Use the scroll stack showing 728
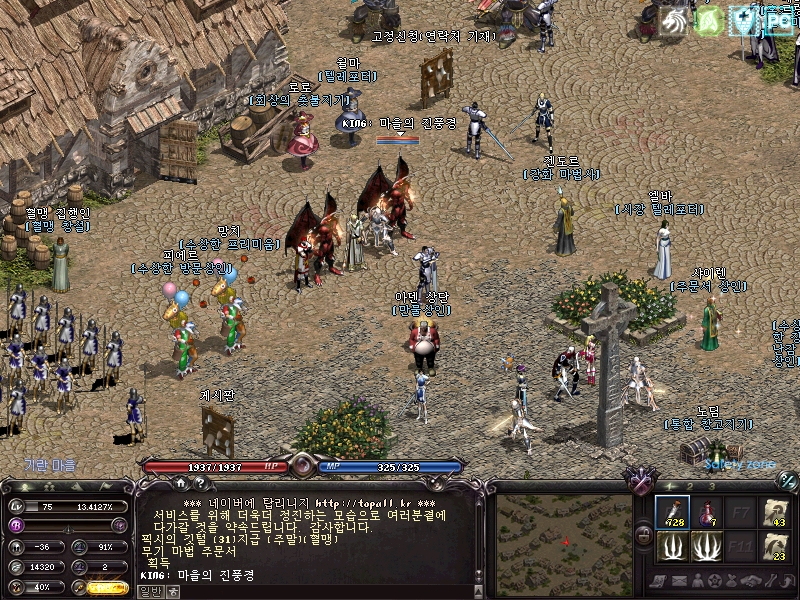This screenshot has height=600, width=800. pos(672,513)
